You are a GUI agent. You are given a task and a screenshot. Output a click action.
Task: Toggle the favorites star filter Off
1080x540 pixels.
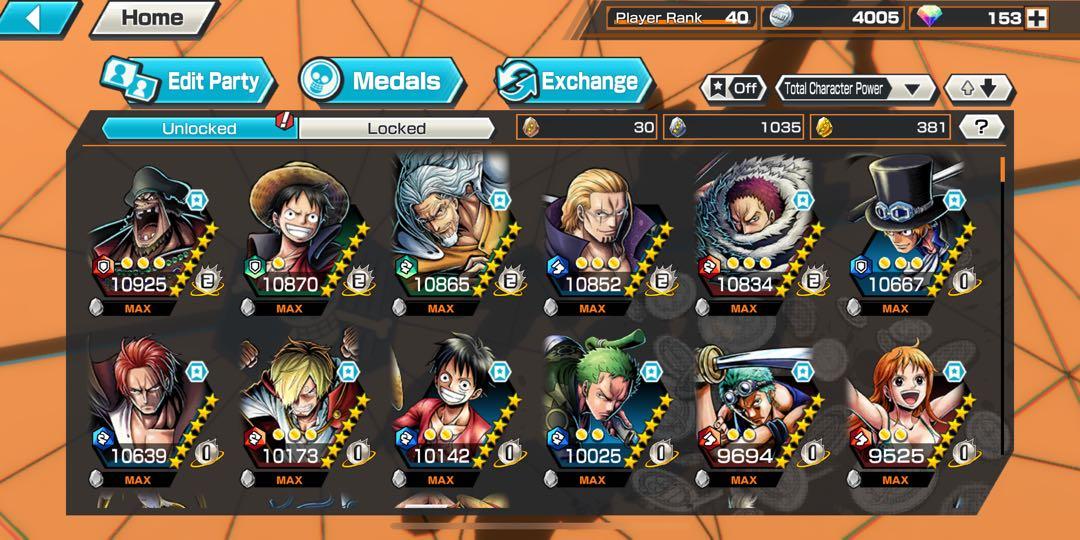coord(734,88)
